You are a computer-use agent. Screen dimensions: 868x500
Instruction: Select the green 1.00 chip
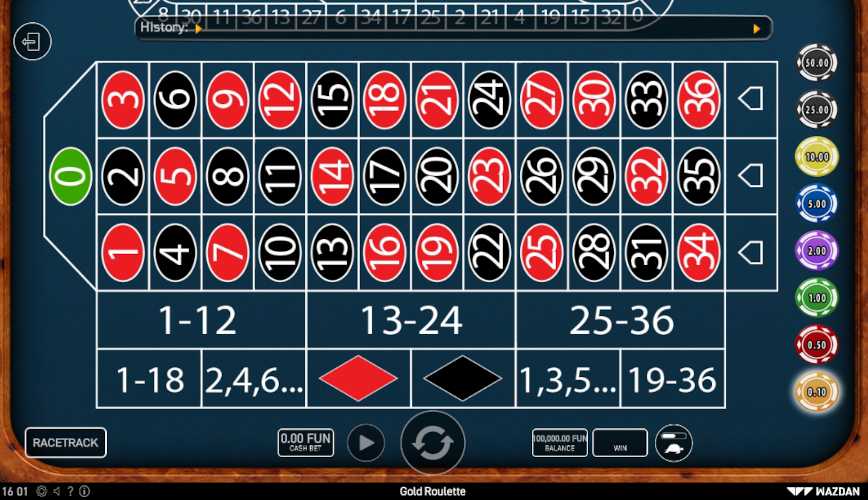[816, 297]
